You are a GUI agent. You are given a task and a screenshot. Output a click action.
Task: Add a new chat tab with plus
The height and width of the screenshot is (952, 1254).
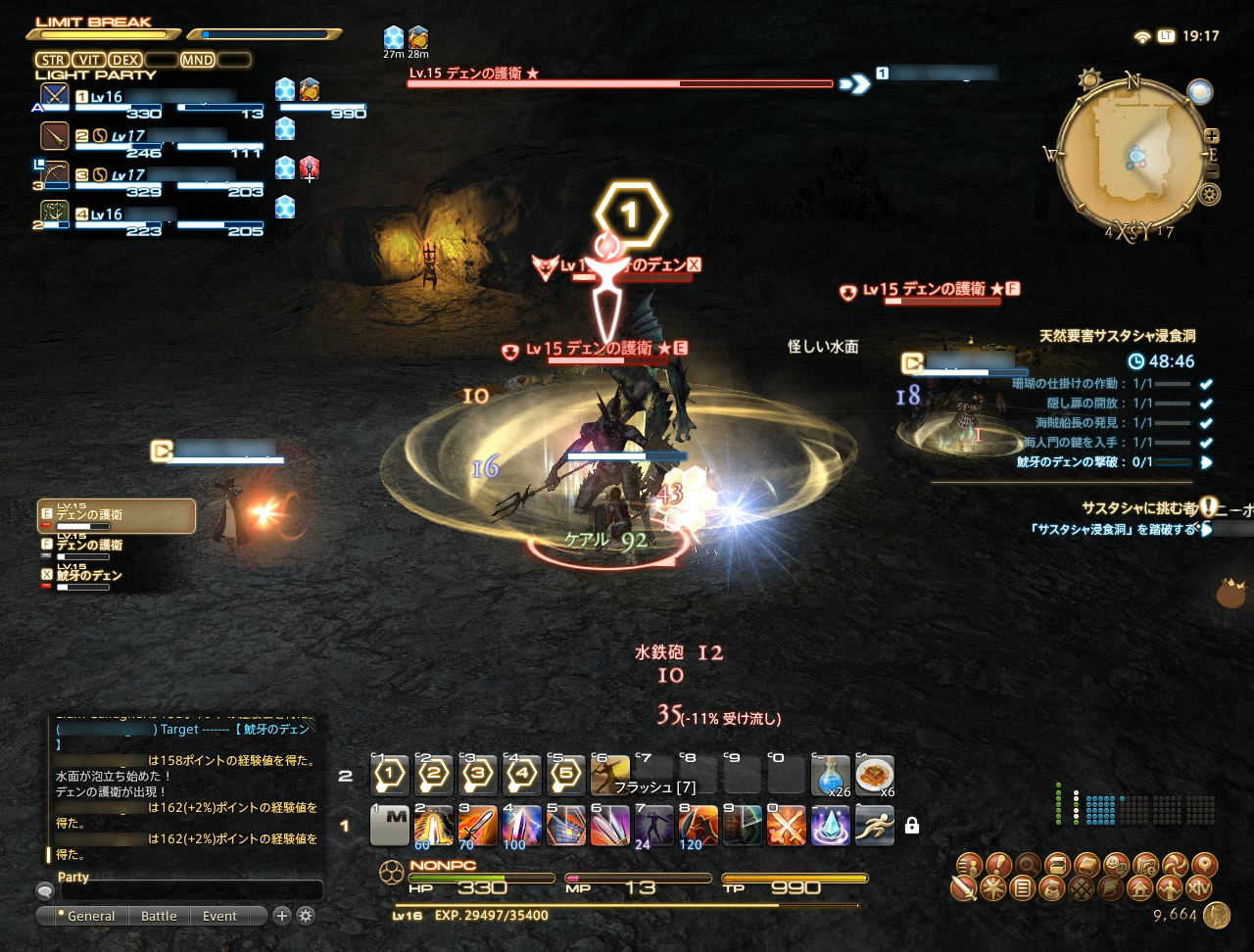tap(282, 916)
